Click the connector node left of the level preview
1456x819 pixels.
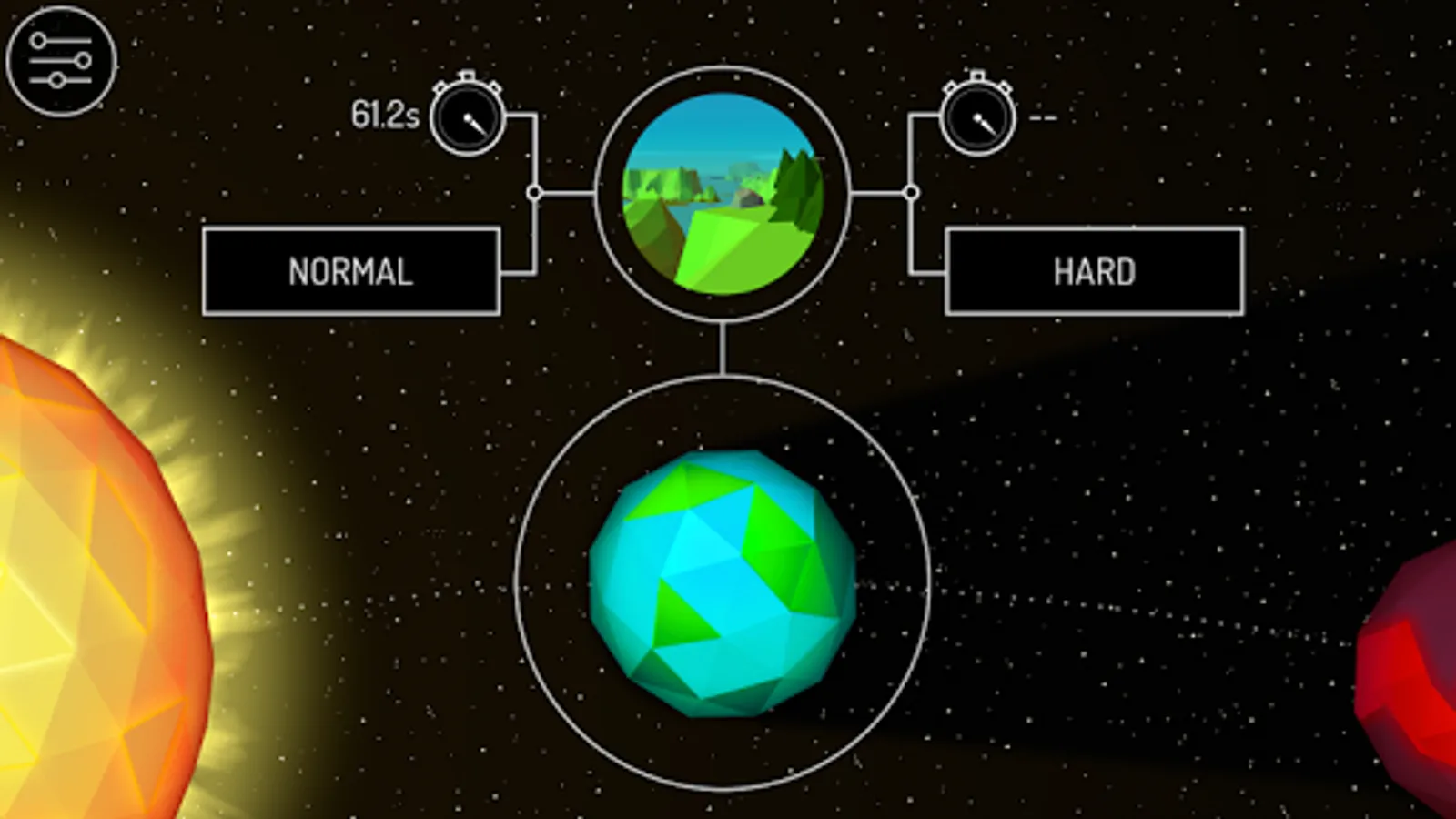tap(533, 193)
